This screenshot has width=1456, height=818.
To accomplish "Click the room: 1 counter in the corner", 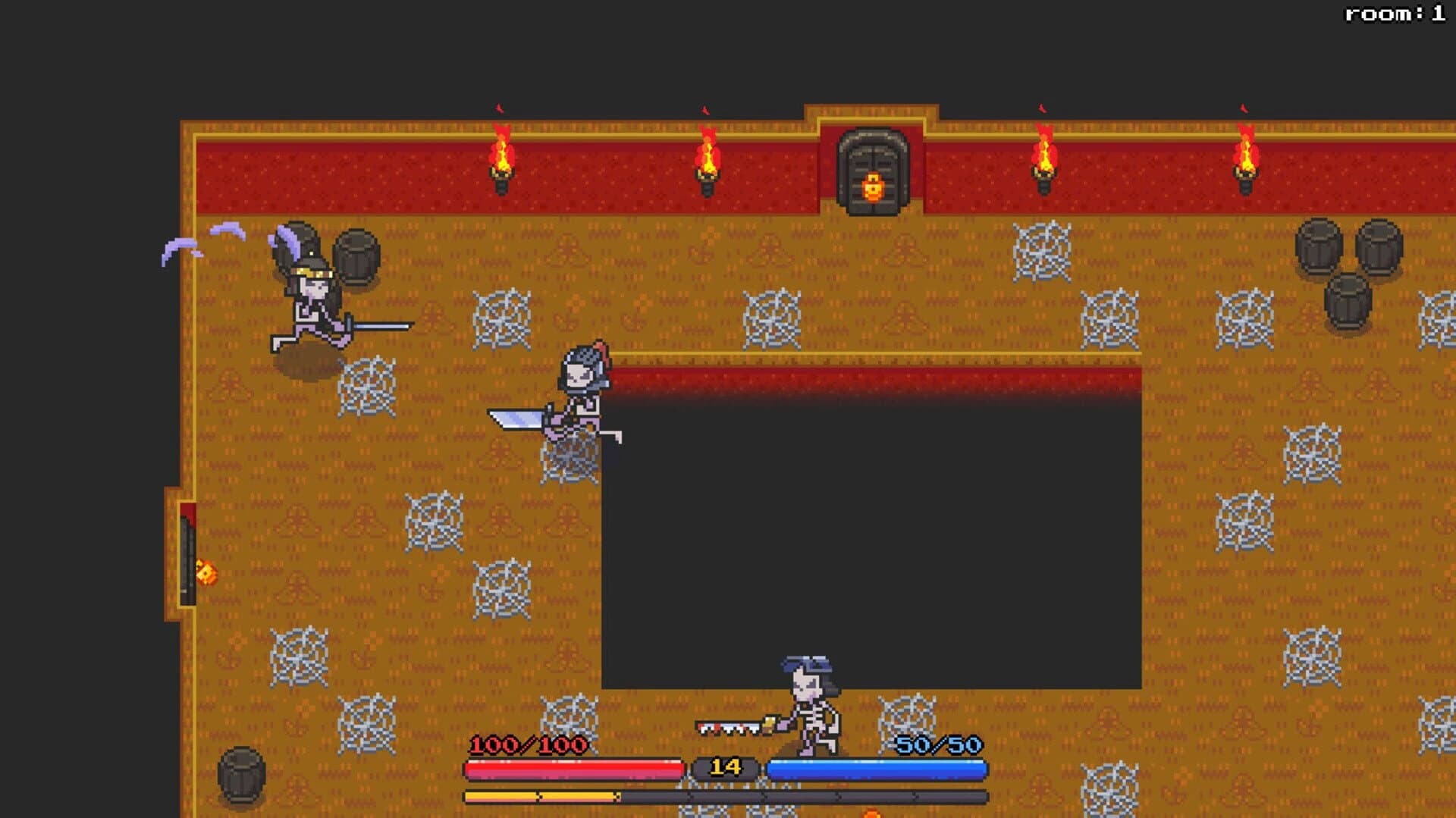I will [x=1394, y=13].
